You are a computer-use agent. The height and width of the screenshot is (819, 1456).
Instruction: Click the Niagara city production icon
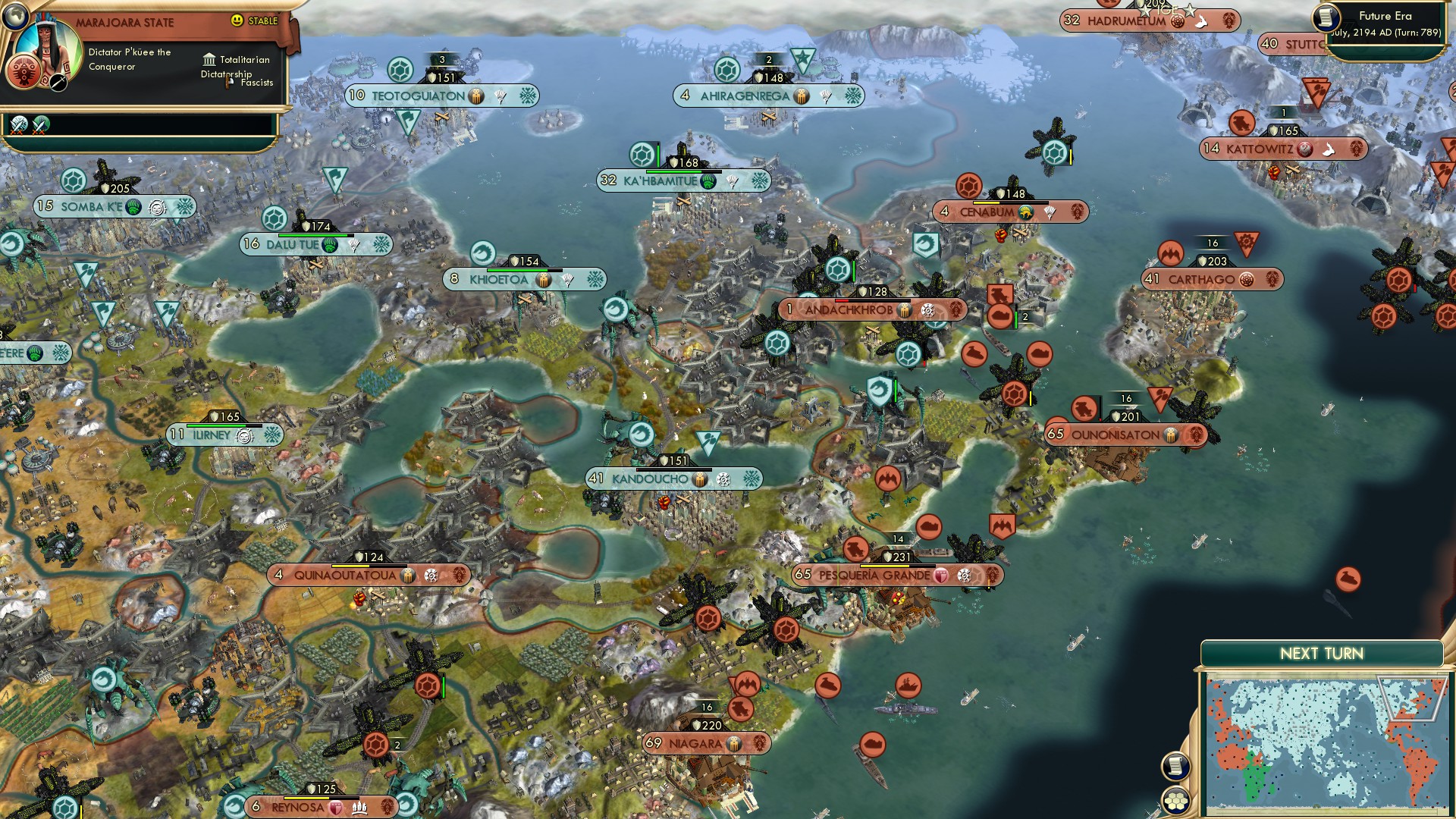pos(733,744)
